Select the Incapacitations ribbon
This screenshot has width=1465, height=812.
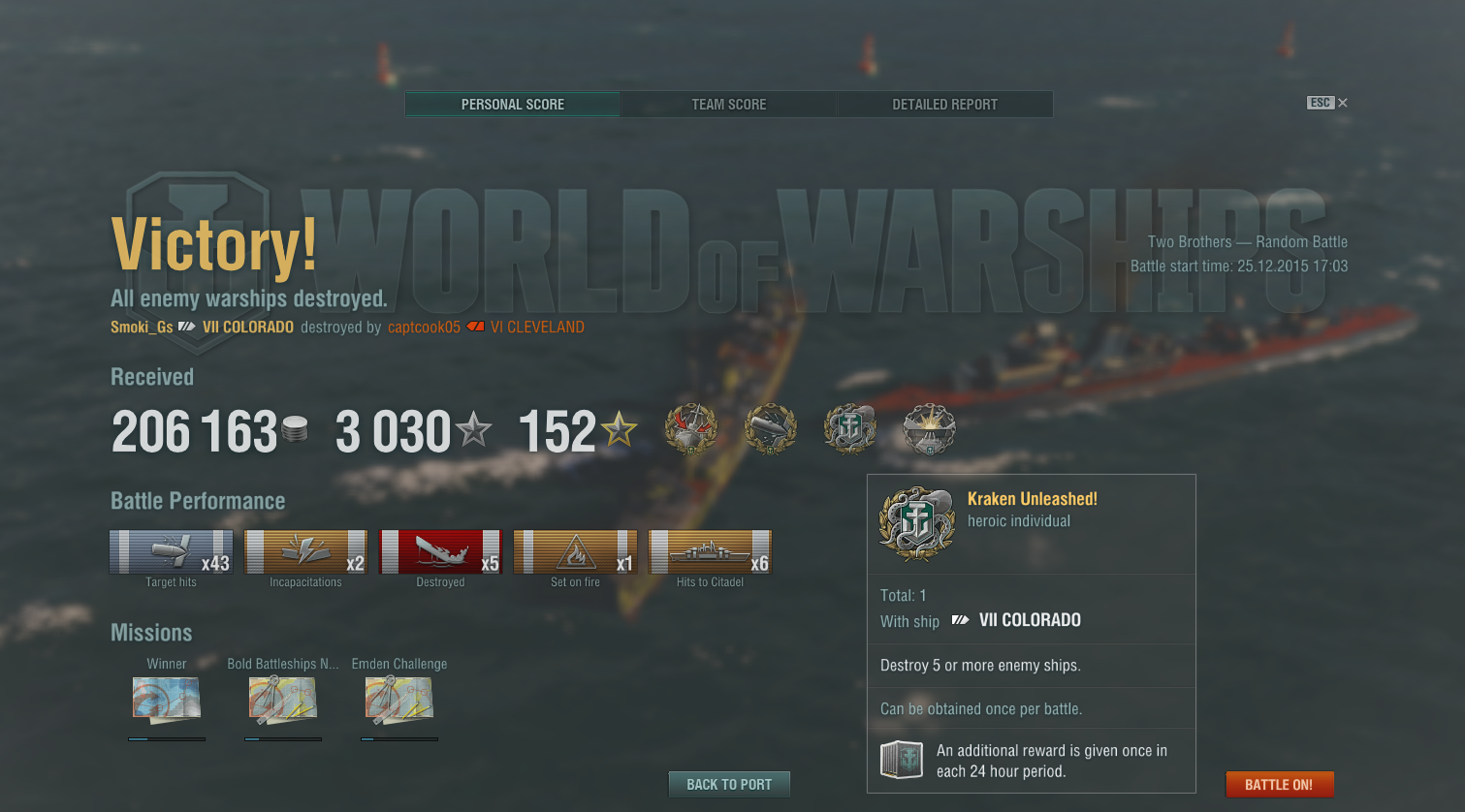[x=305, y=552]
